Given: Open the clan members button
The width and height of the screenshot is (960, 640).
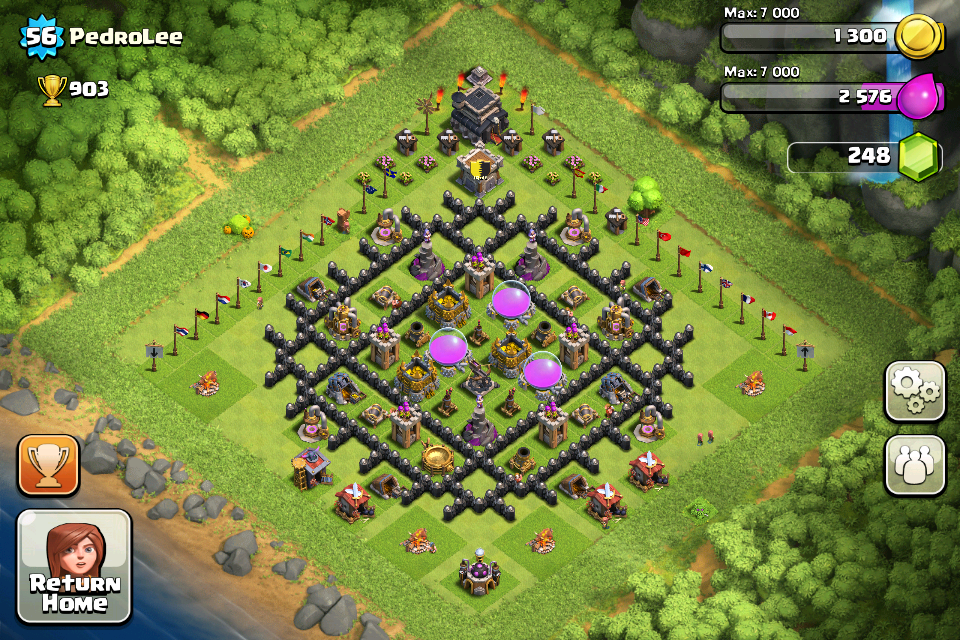Looking at the screenshot, I should tap(915, 465).
